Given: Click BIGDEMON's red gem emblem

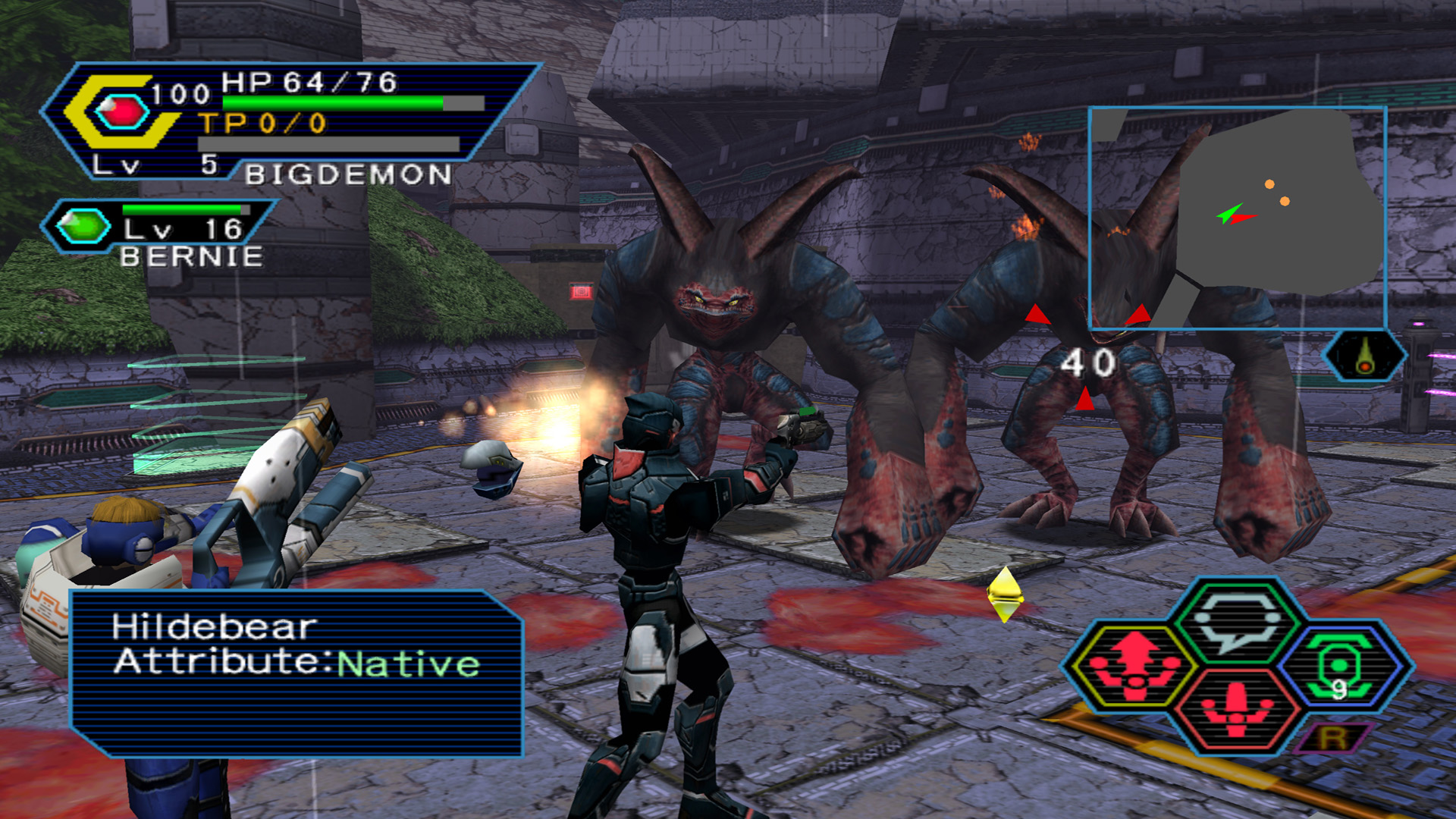Looking at the screenshot, I should [x=120, y=114].
